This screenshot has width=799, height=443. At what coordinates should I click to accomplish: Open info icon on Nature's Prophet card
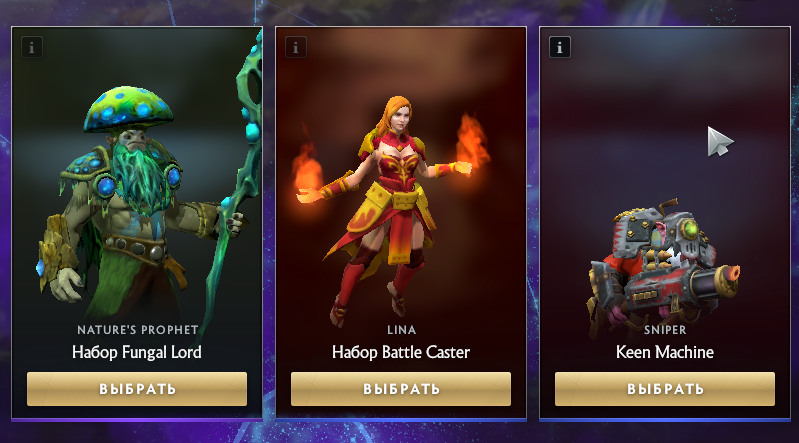click(x=31, y=47)
